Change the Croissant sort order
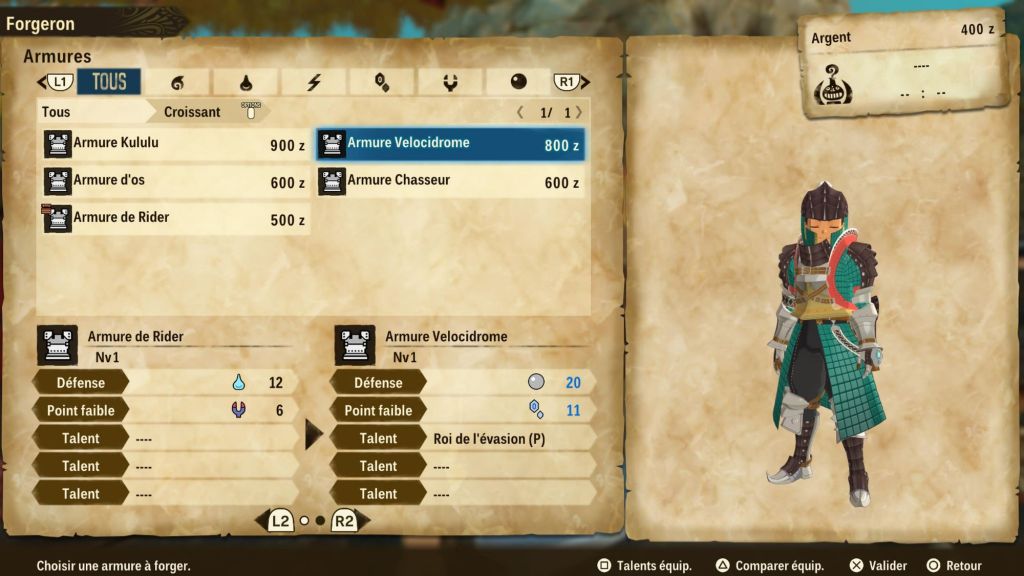The image size is (1024, 576). coord(193,112)
